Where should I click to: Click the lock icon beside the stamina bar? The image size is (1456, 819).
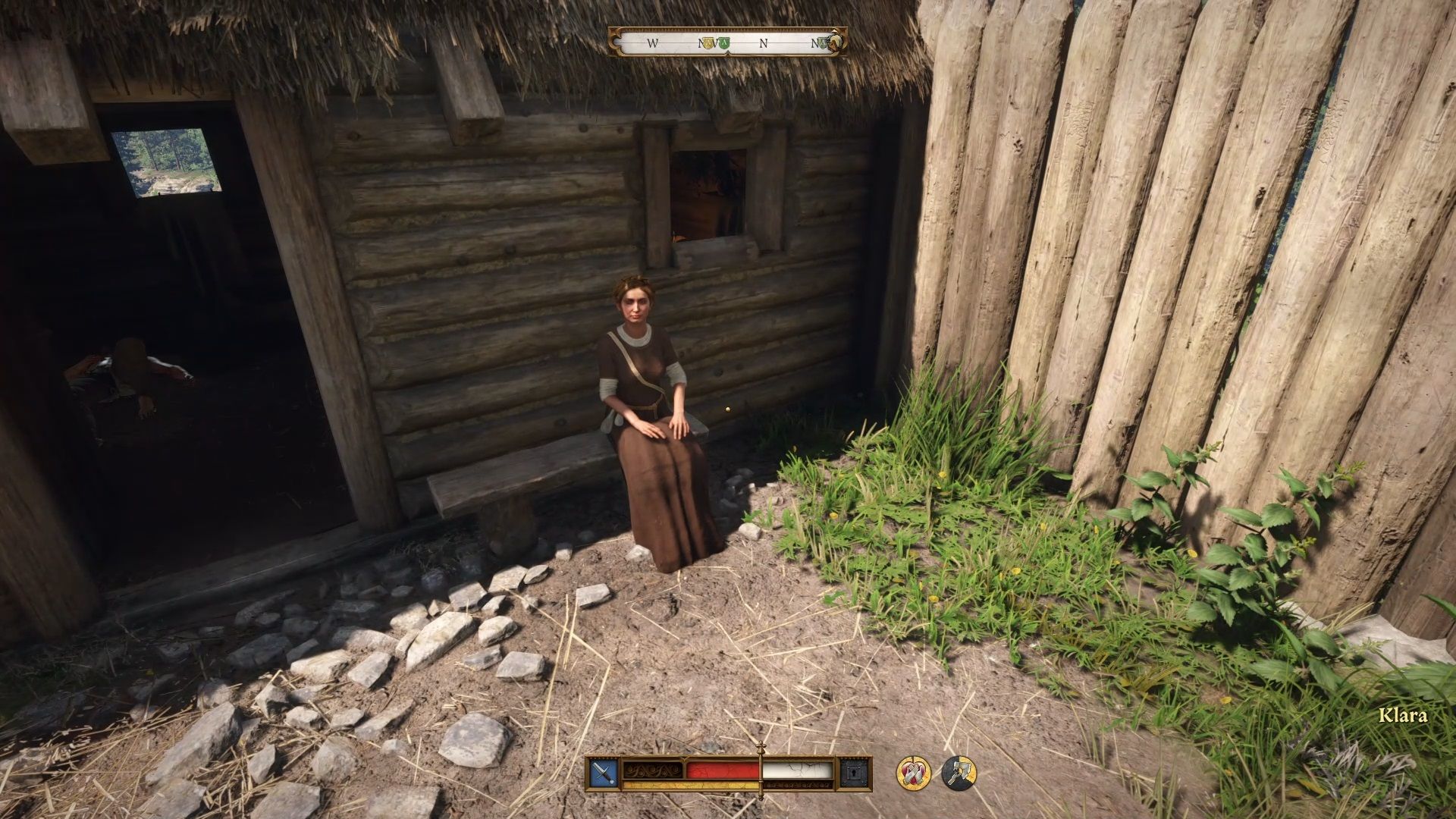click(855, 773)
